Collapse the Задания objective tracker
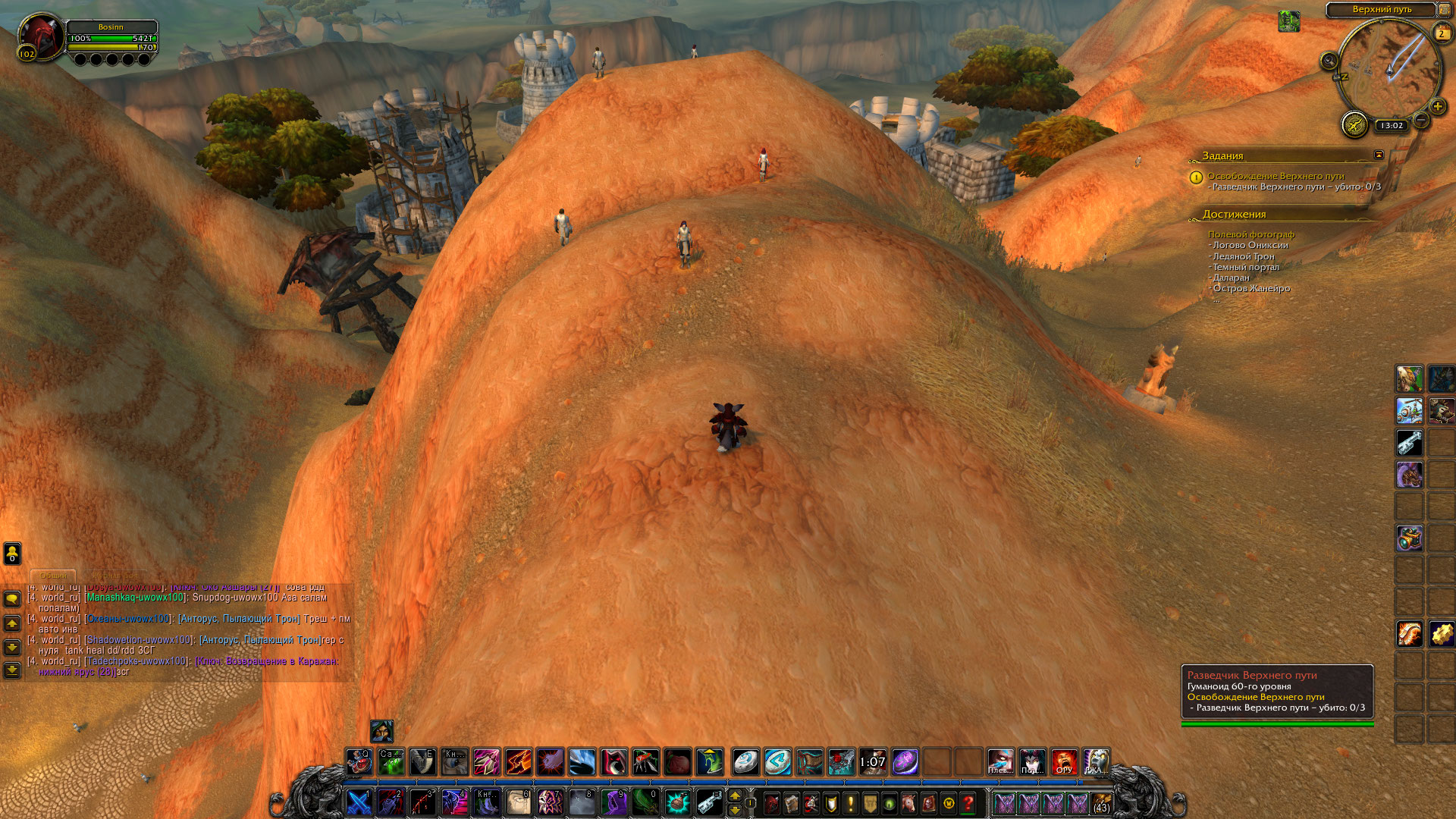Image resolution: width=1456 pixels, height=819 pixels. coord(1379,155)
